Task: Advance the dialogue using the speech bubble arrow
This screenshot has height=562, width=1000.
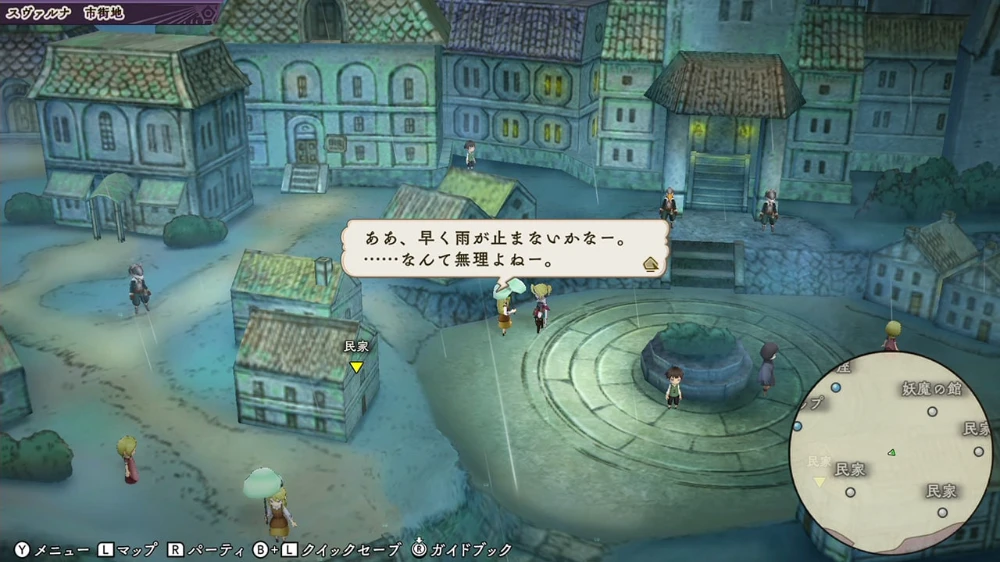Action: (650, 264)
